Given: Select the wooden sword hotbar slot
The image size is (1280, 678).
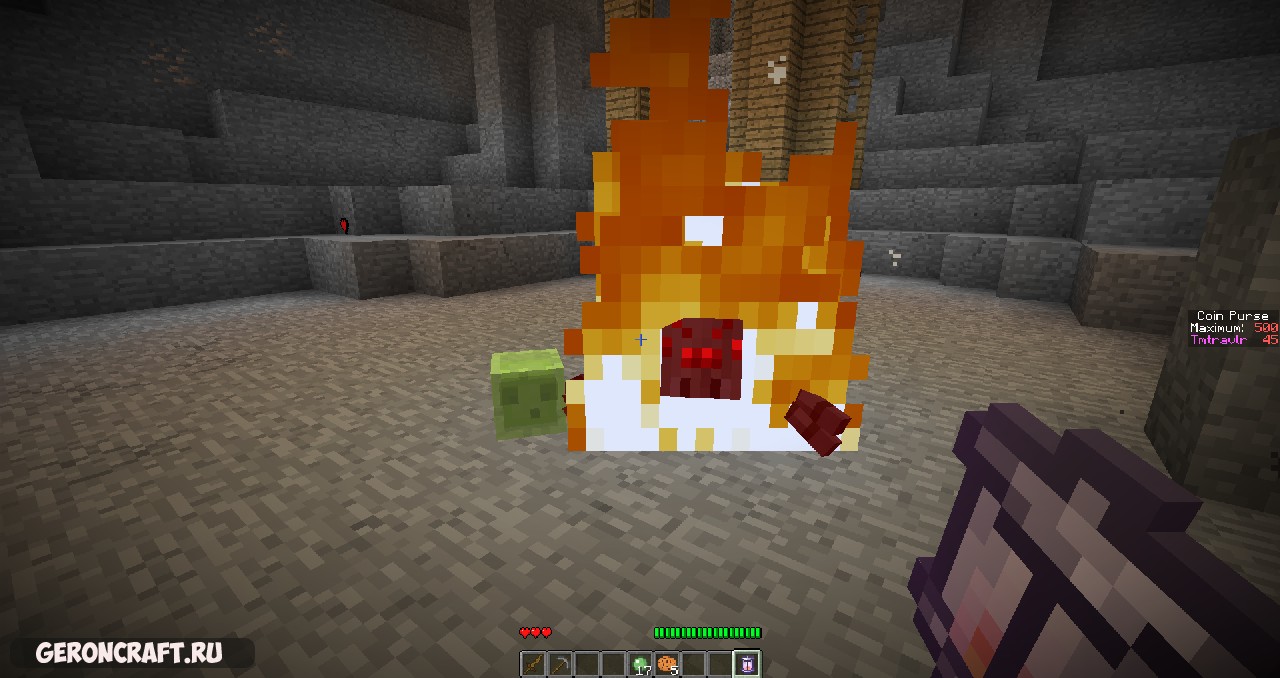Looking at the screenshot, I should pos(533,663).
